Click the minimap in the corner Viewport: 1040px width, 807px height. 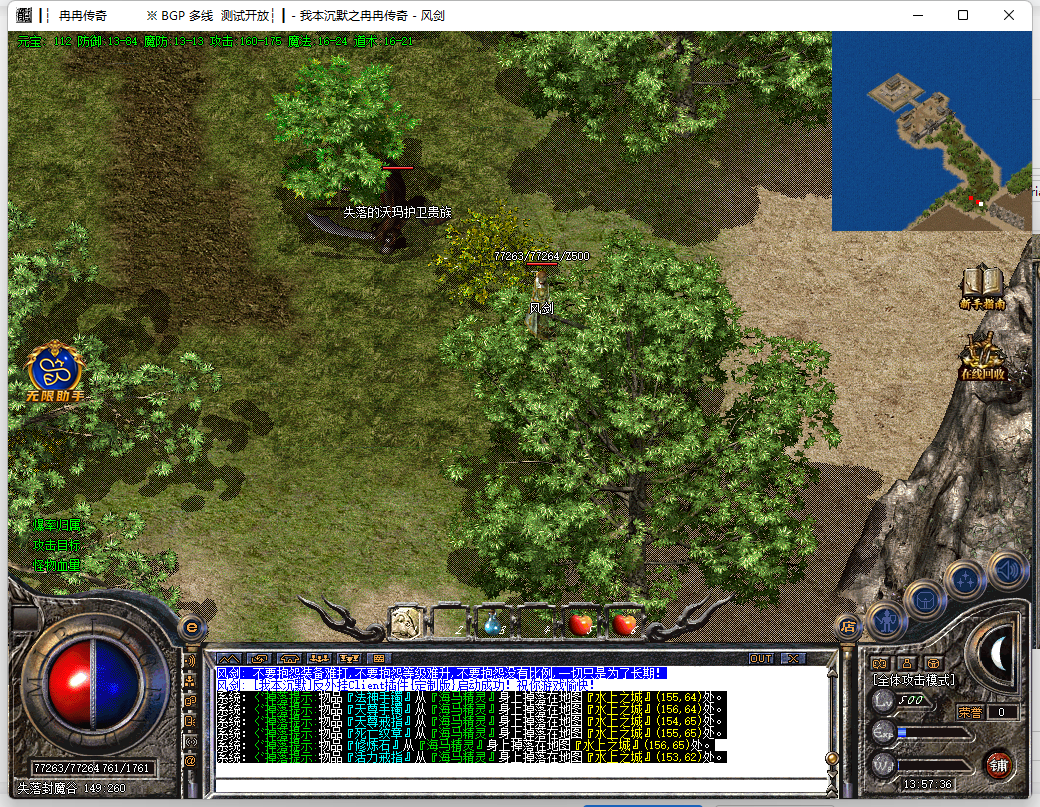[x=930, y=131]
